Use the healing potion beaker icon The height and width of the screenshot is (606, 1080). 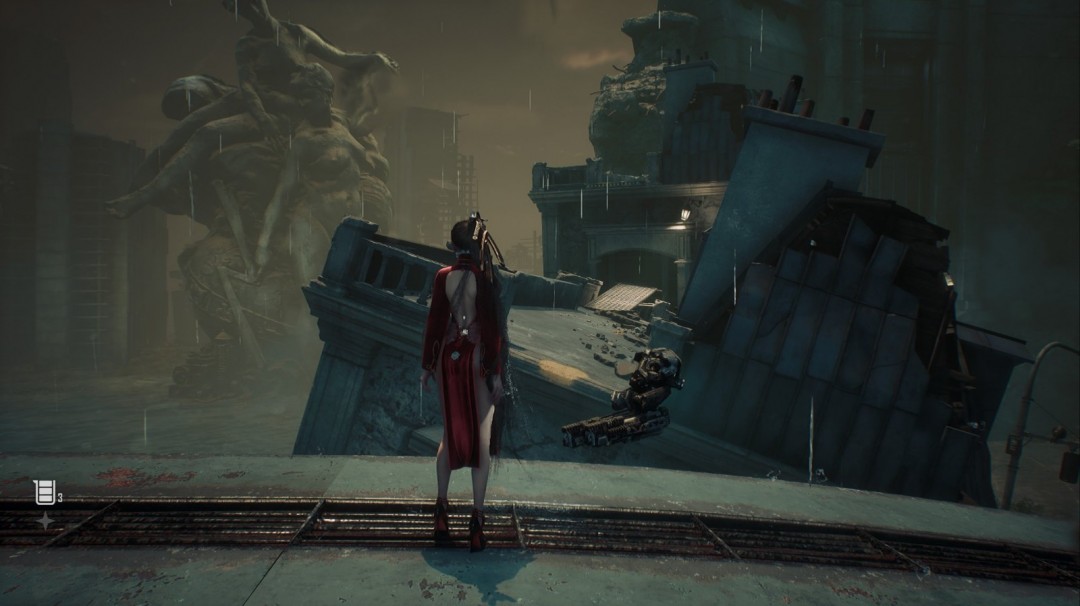44,491
